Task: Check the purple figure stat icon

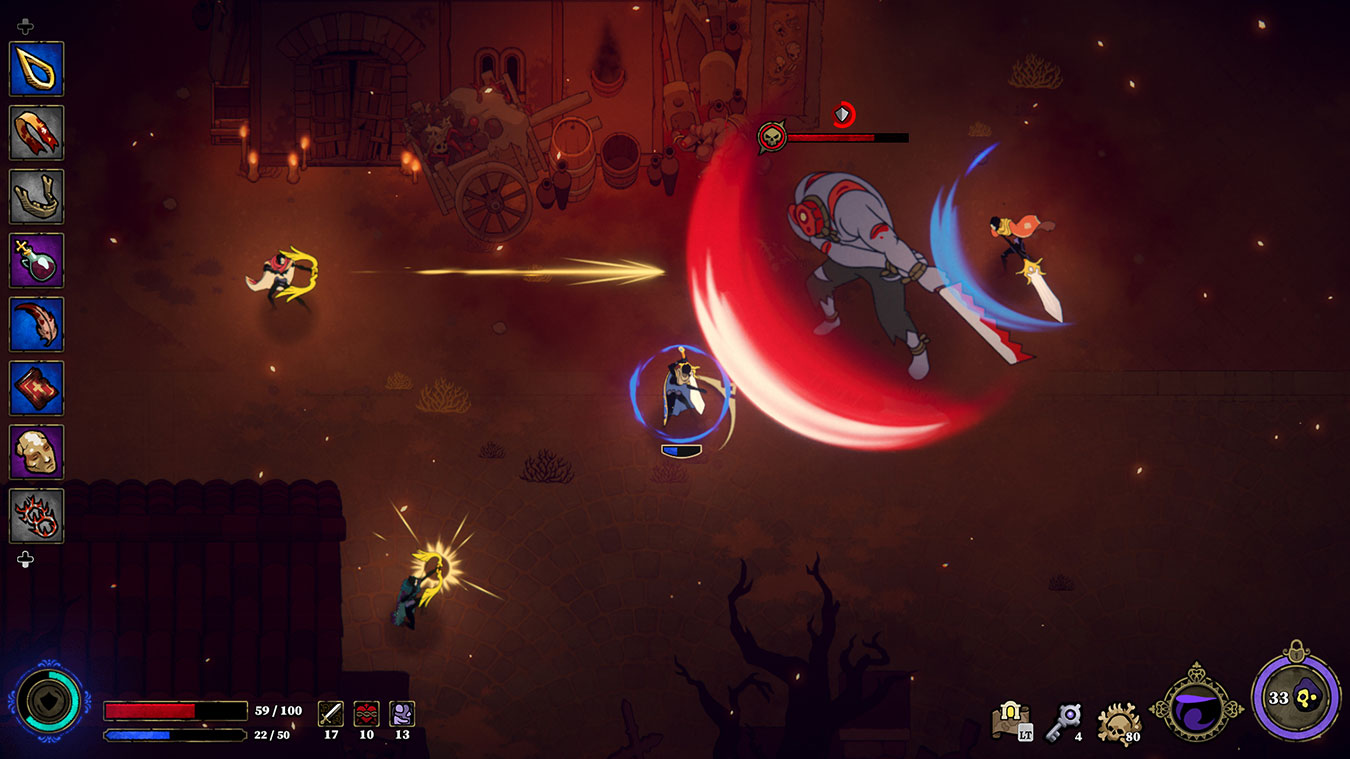Action: coord(402,713)
